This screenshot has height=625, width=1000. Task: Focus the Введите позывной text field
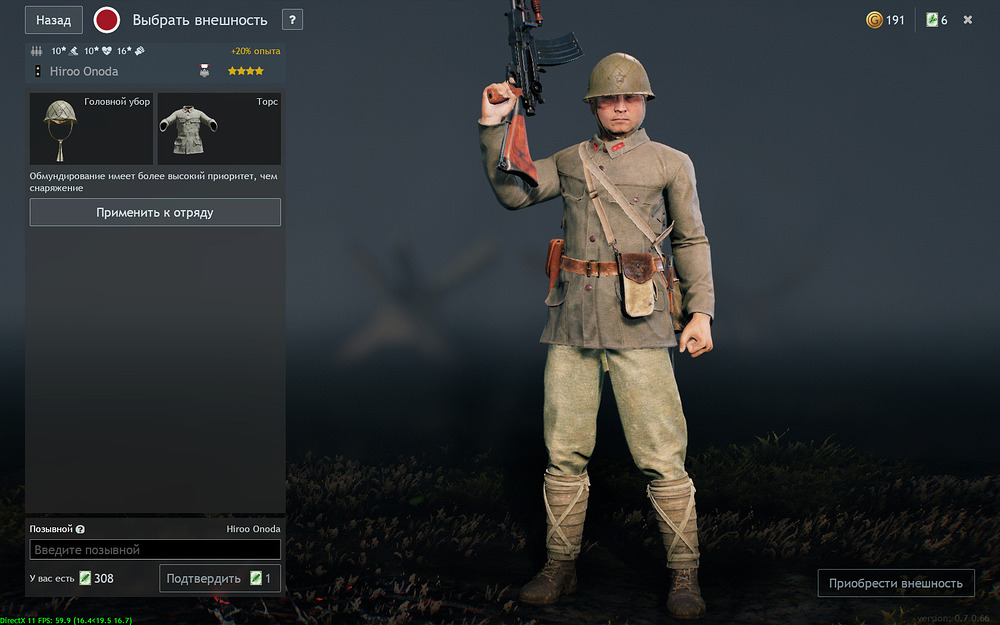155,550
